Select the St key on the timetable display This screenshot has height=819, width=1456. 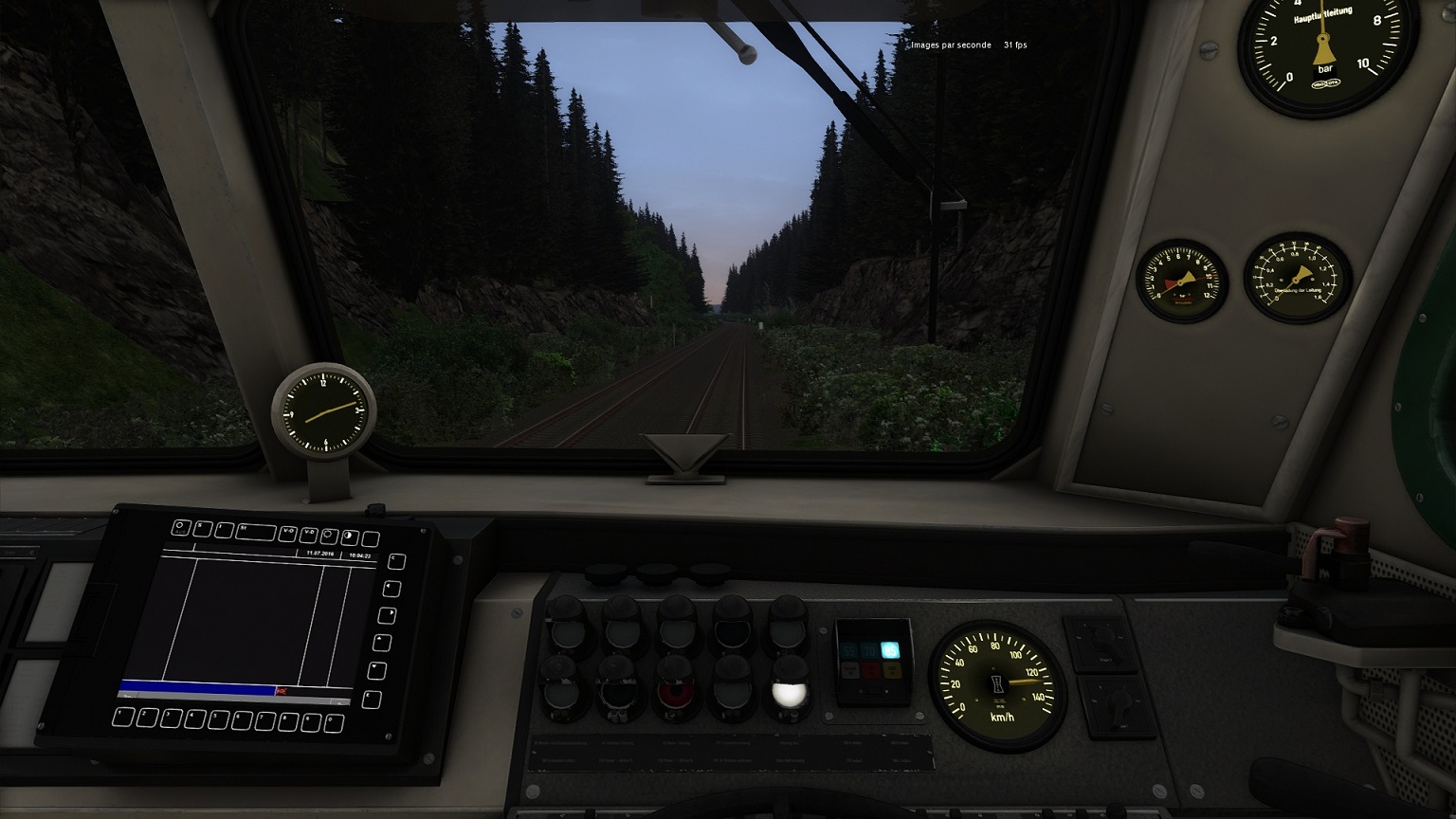(x=254, y=531)
